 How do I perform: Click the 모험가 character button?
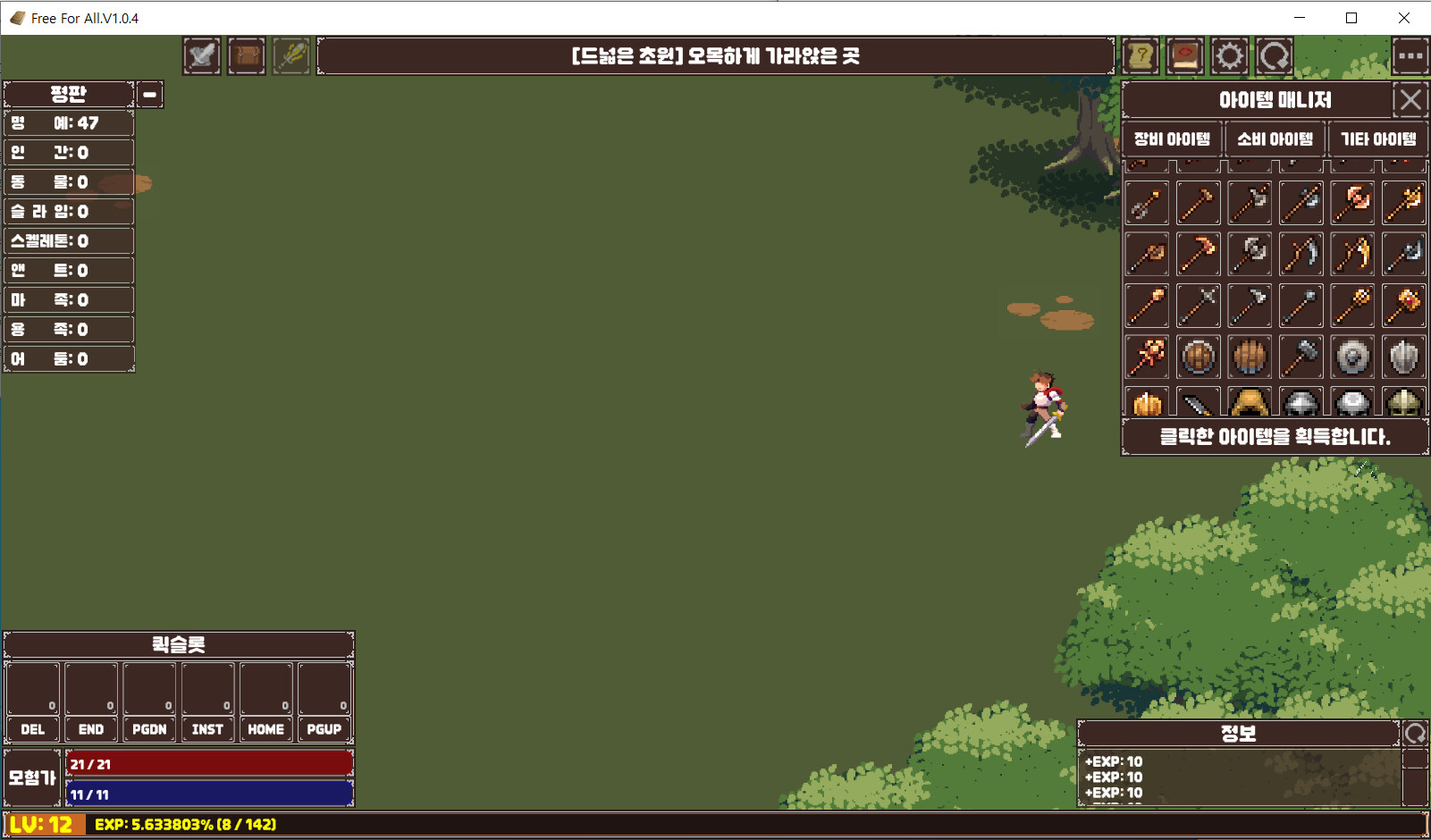(31, 777)
